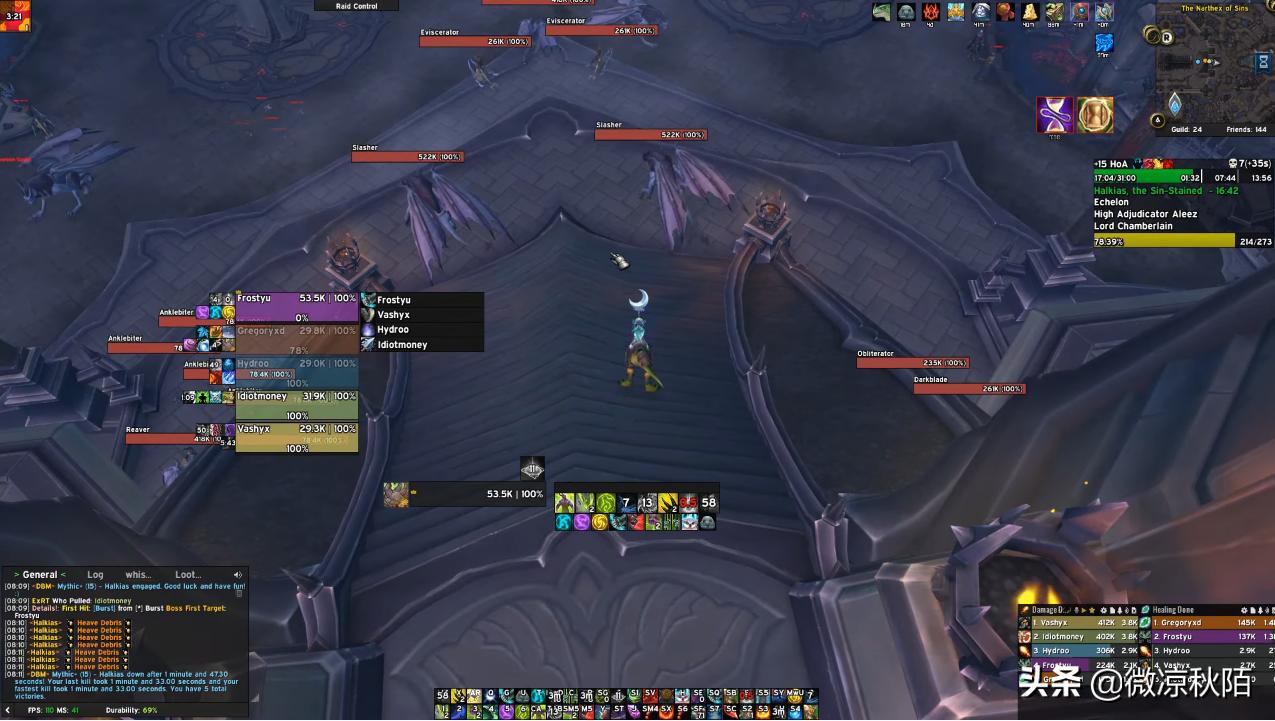
Task: Open the Loot chat tab
Action: click(188, 575)
